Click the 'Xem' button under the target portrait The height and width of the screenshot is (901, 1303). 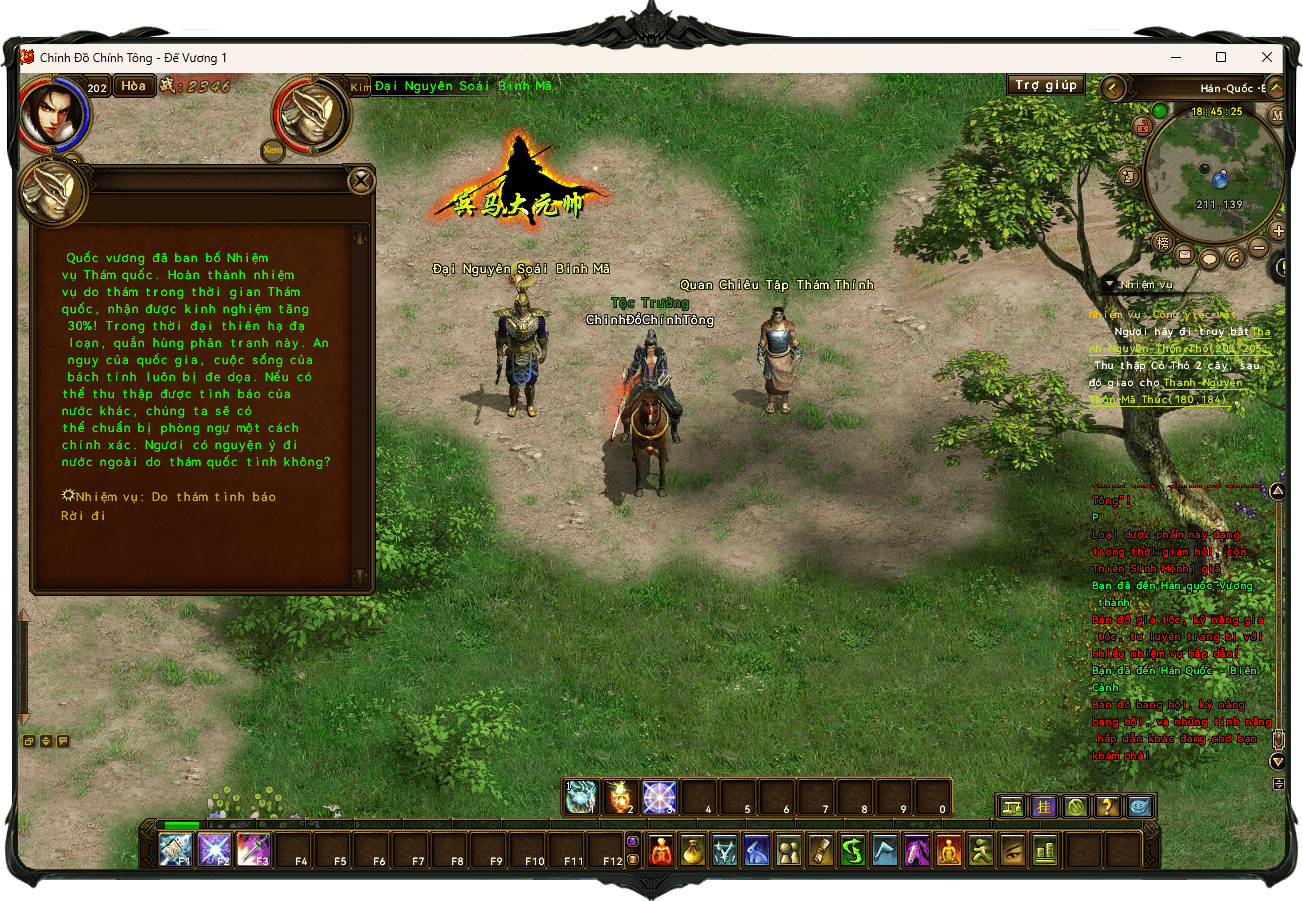click(272, 151)
